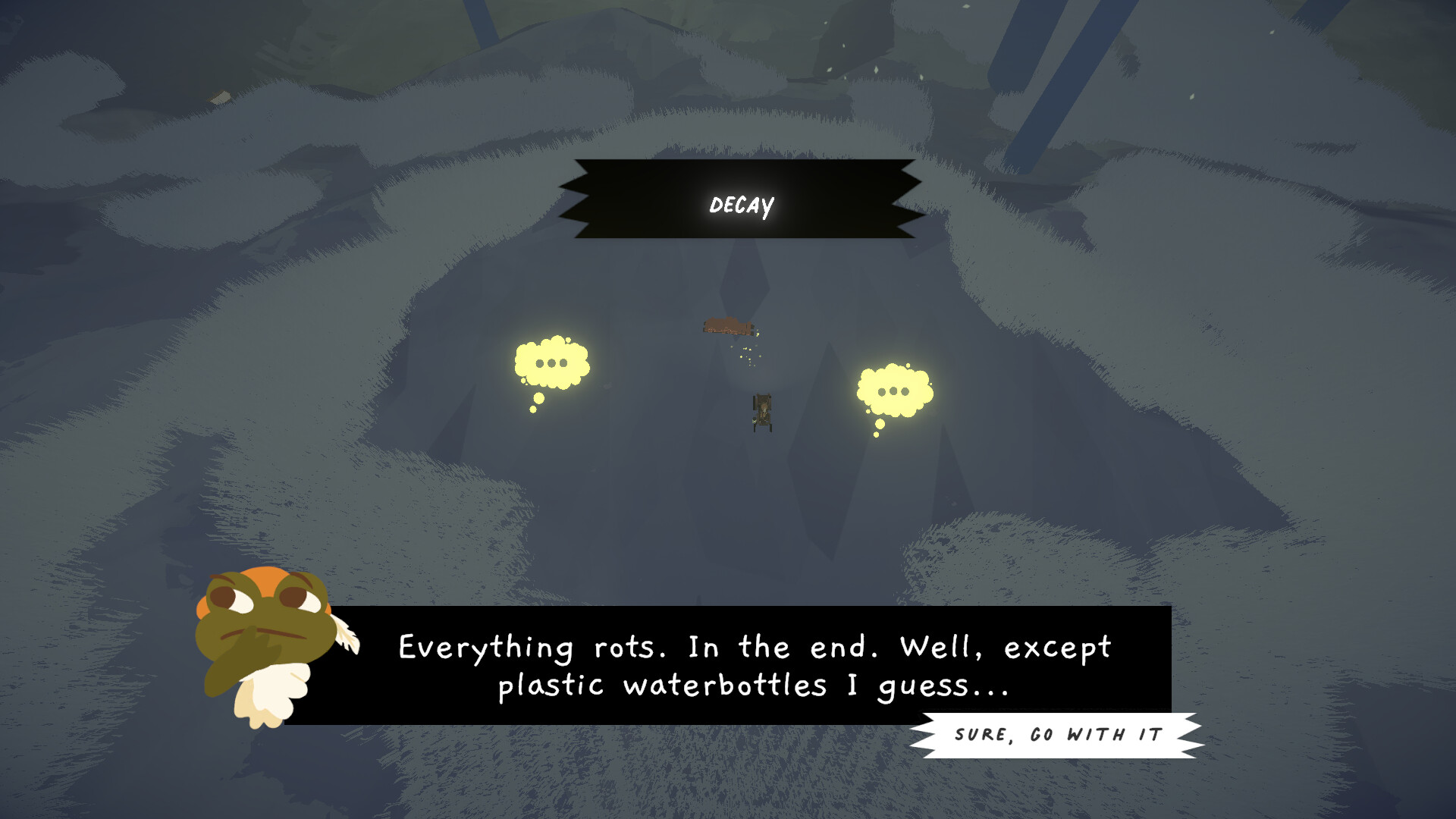Click the wooden wreckage above the tractor
Viewport: 1456px width, 819px height.
tap(728, 326)
